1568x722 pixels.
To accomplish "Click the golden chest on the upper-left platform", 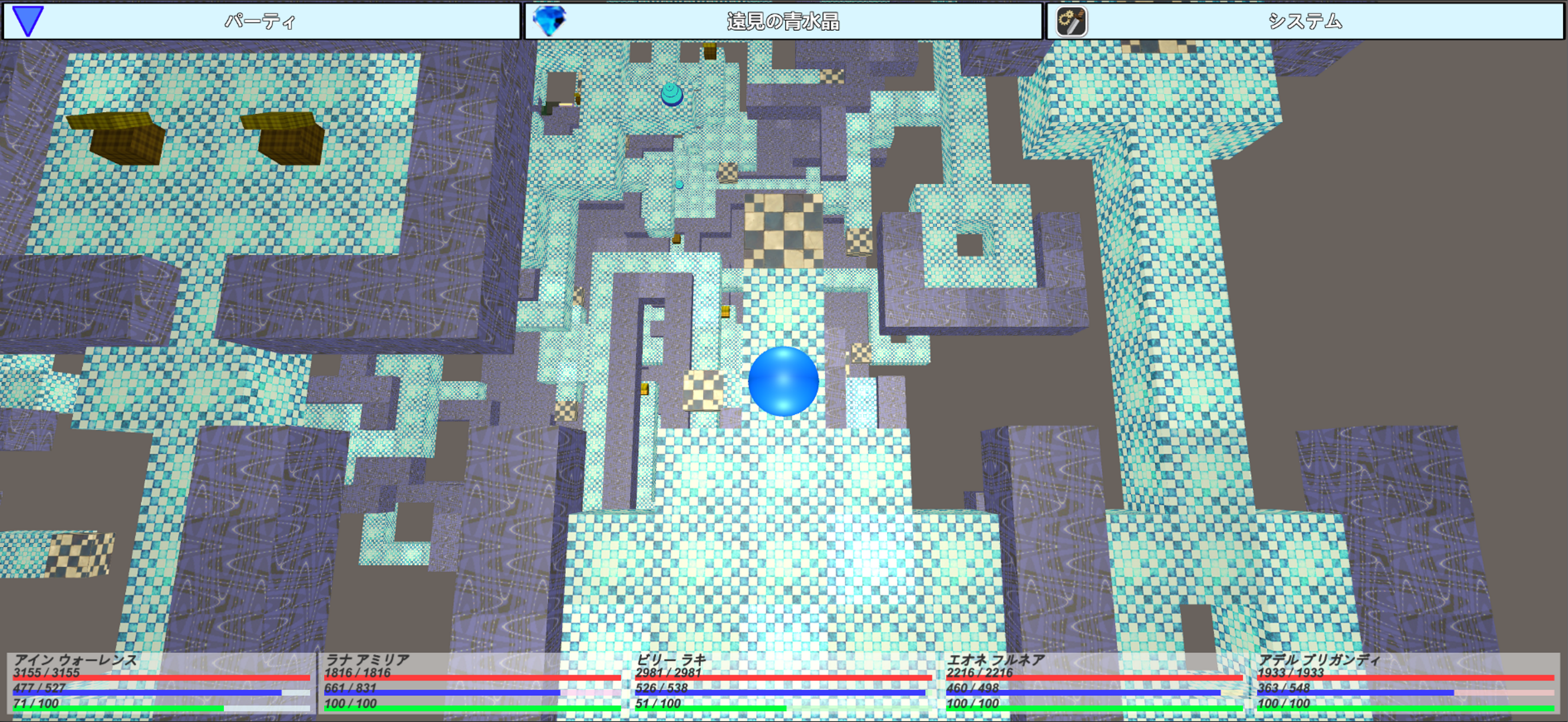I will (128, 140).
